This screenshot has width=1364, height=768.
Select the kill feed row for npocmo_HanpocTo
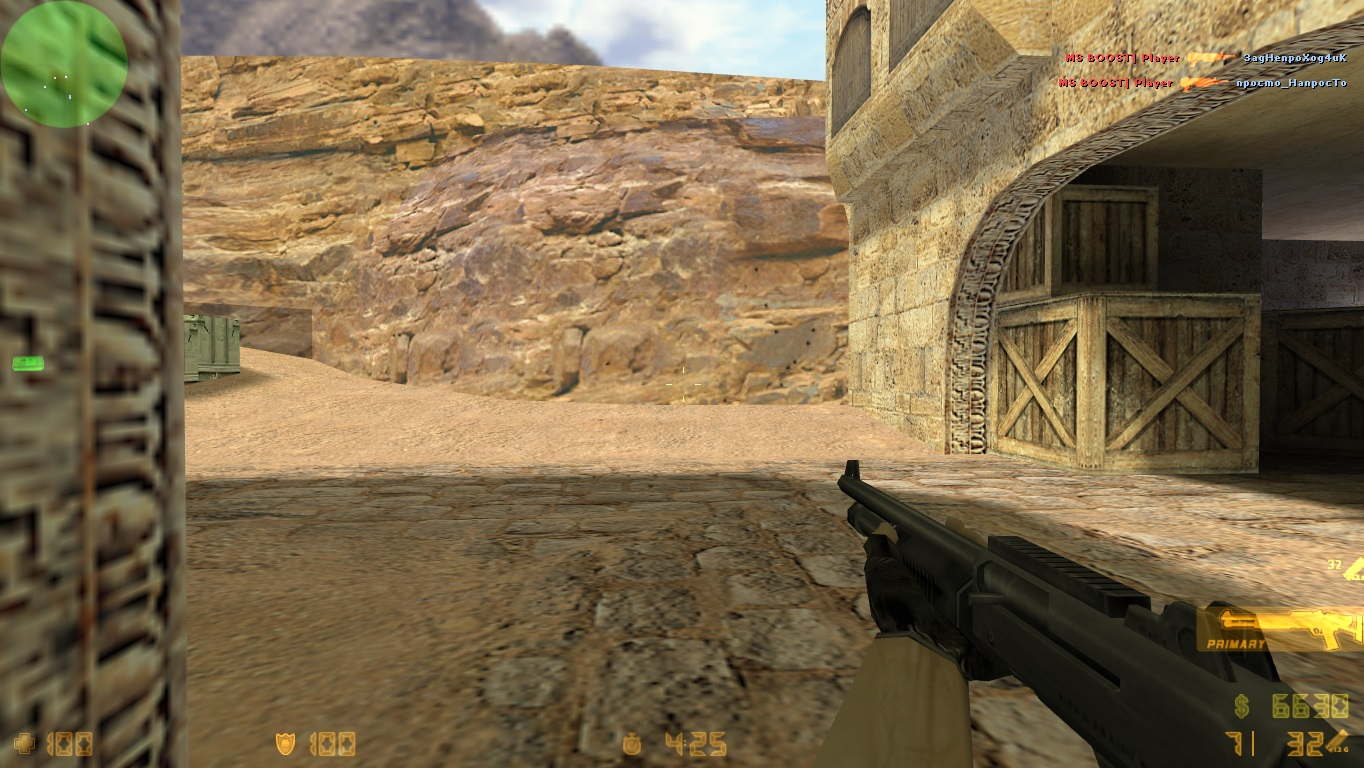click(x=1203, y=83)
